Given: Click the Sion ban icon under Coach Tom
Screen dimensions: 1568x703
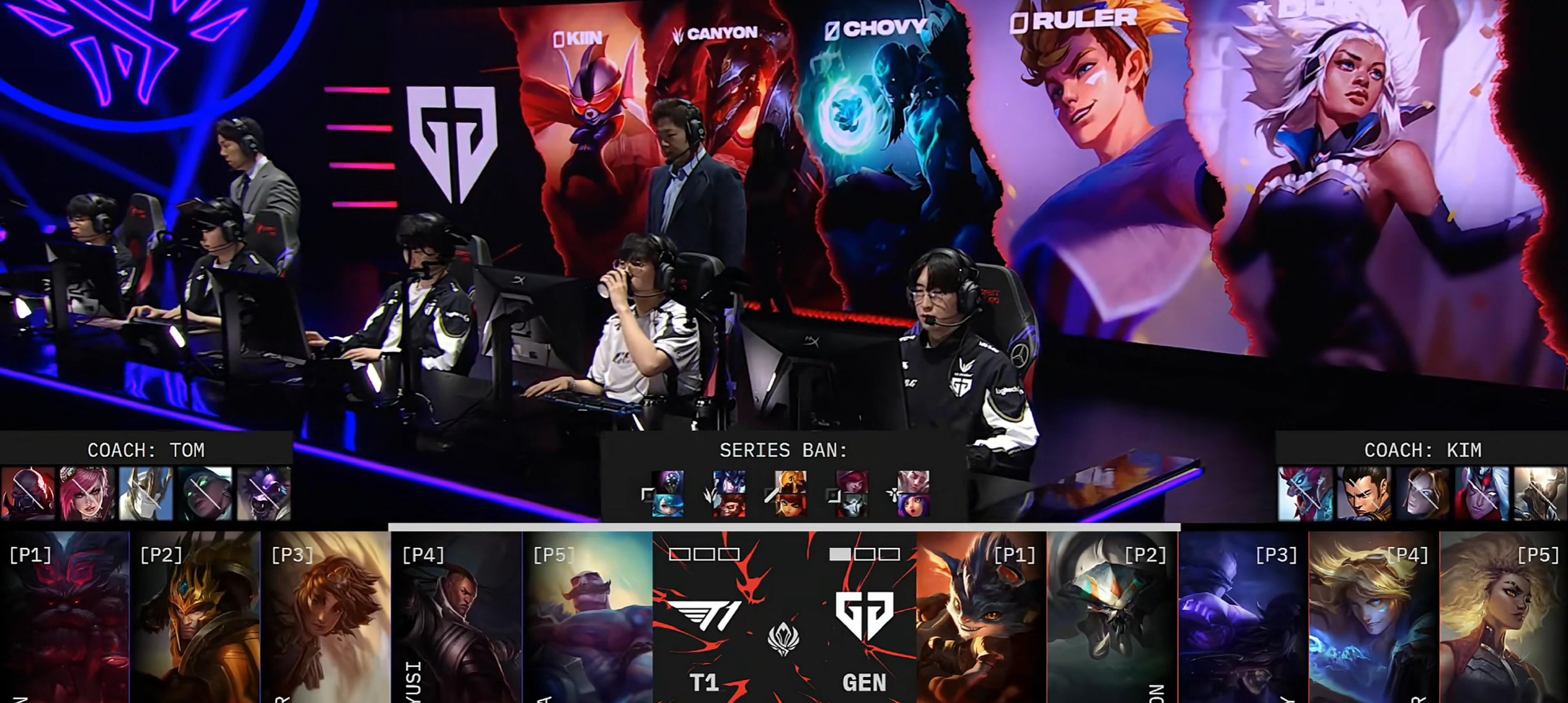Looking at the screenshot, I should point(28,493).
